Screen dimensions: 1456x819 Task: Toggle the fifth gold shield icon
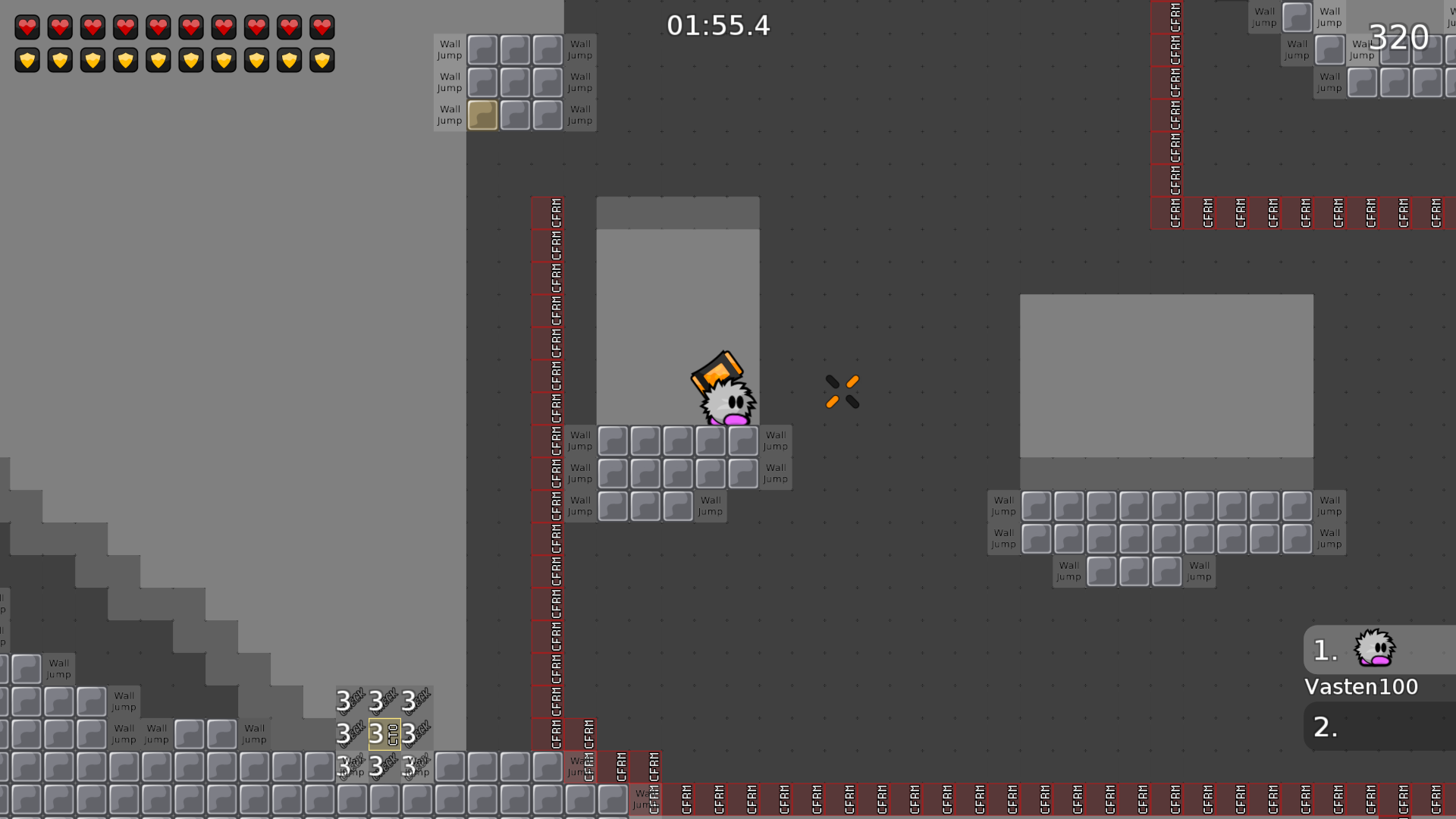pos(158,60)
